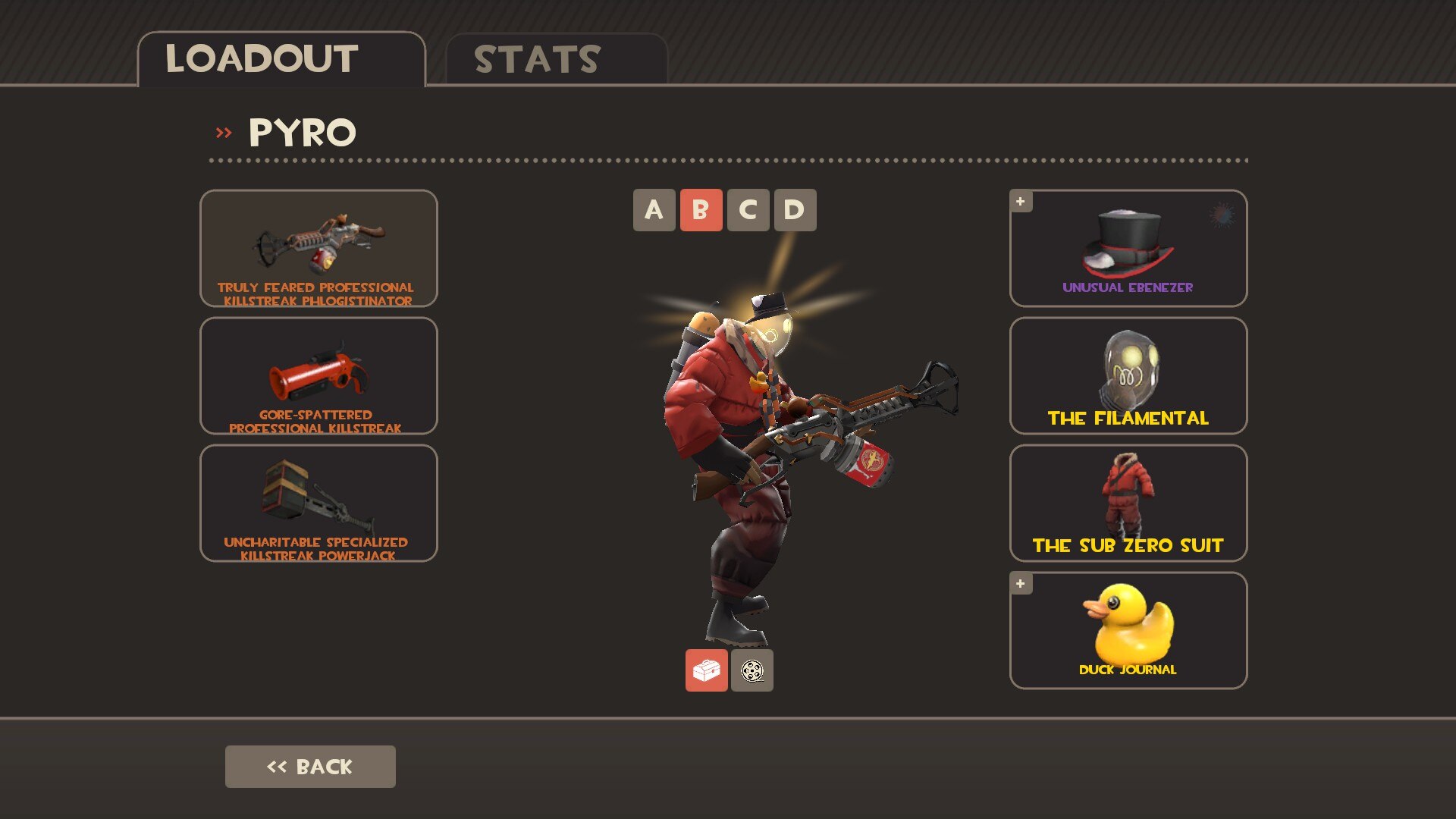1456x819 pixels.
Task: Switch to the Stats tab
Action: (x=556, y=59)
